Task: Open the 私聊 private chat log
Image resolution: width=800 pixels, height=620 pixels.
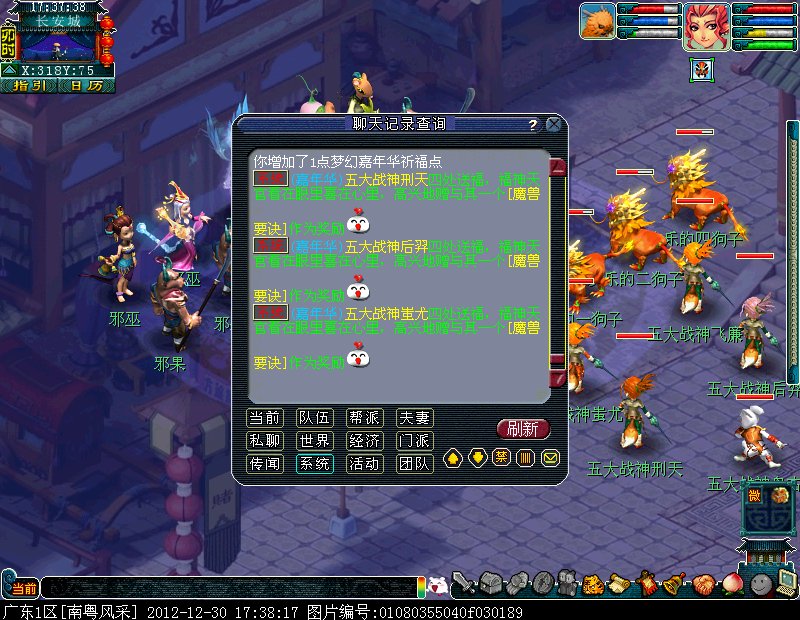Action: (x=265, y=441)
